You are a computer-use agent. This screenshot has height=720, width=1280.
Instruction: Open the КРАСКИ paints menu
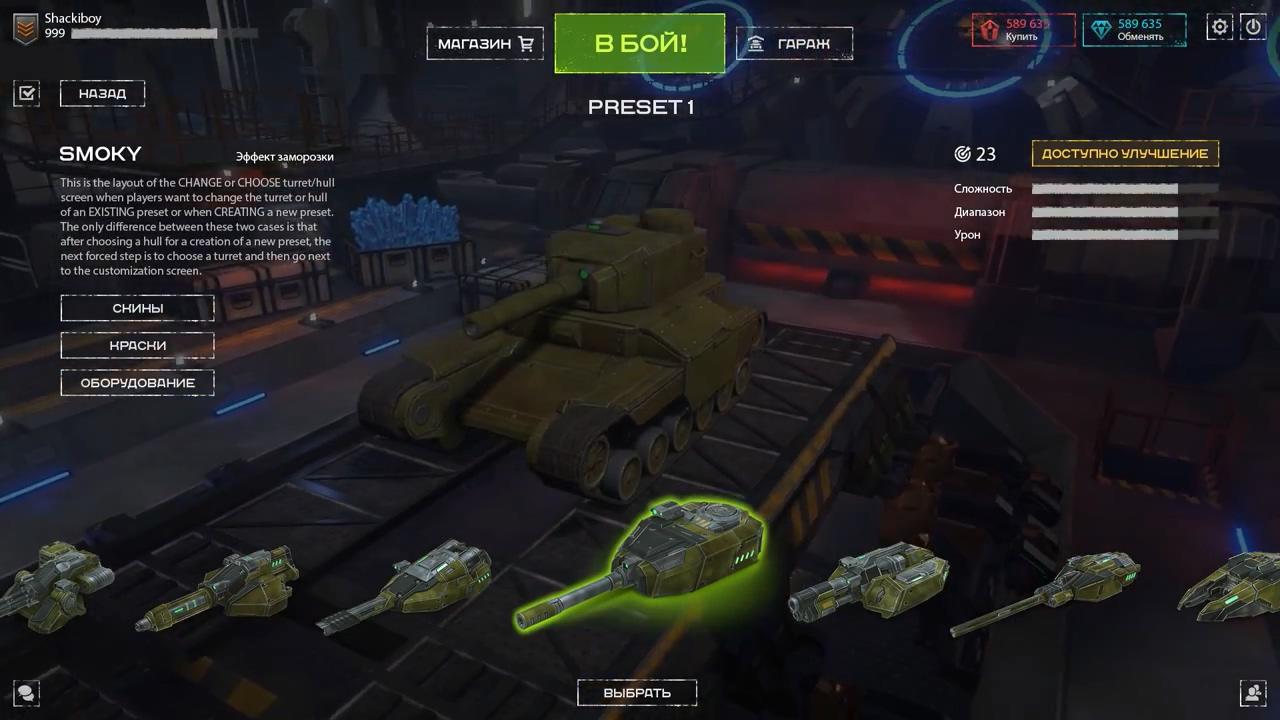coord(137,345)
